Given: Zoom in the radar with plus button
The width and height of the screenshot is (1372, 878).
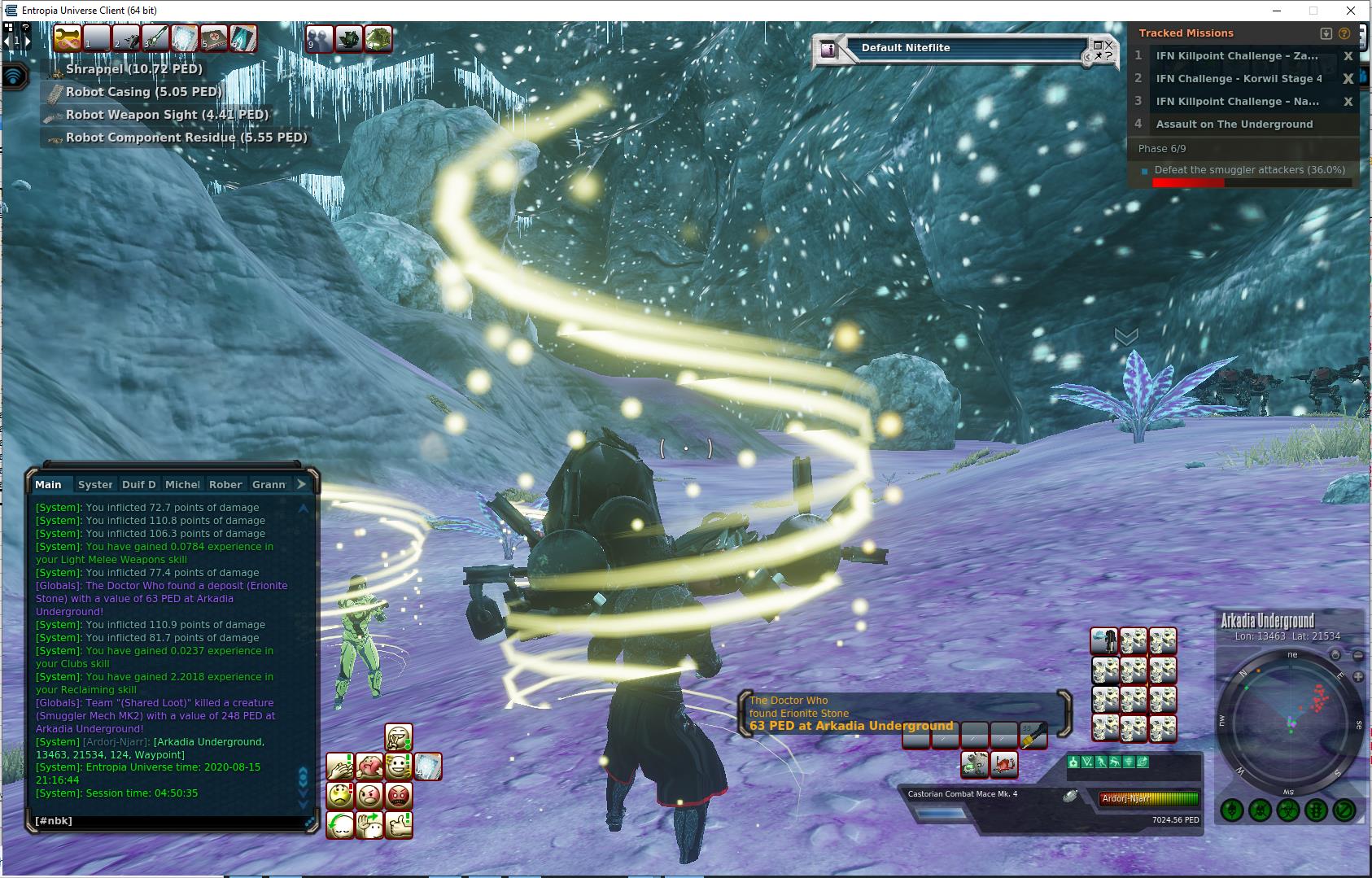Looking at the screenshot, I should 1357,676.
